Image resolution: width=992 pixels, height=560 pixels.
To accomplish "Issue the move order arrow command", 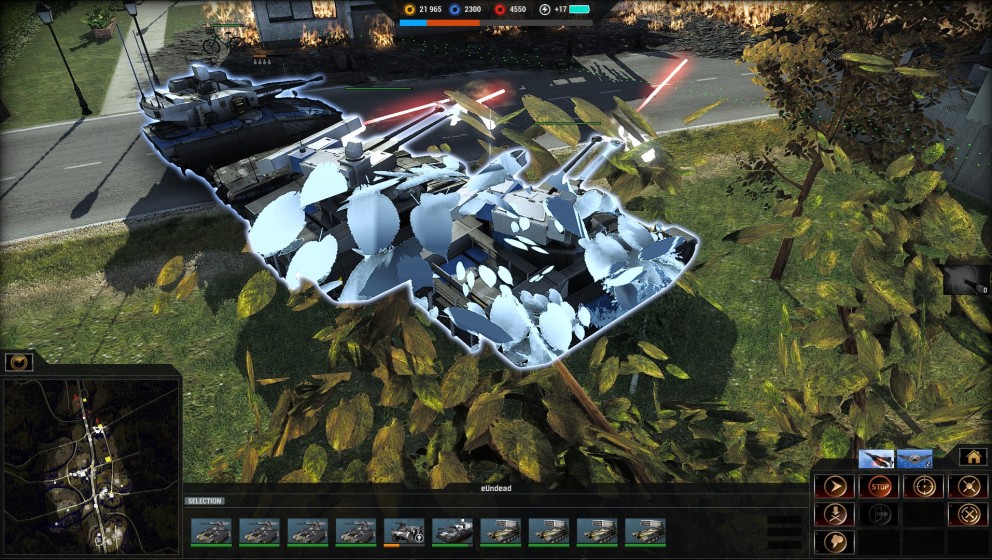I will 835,487.
